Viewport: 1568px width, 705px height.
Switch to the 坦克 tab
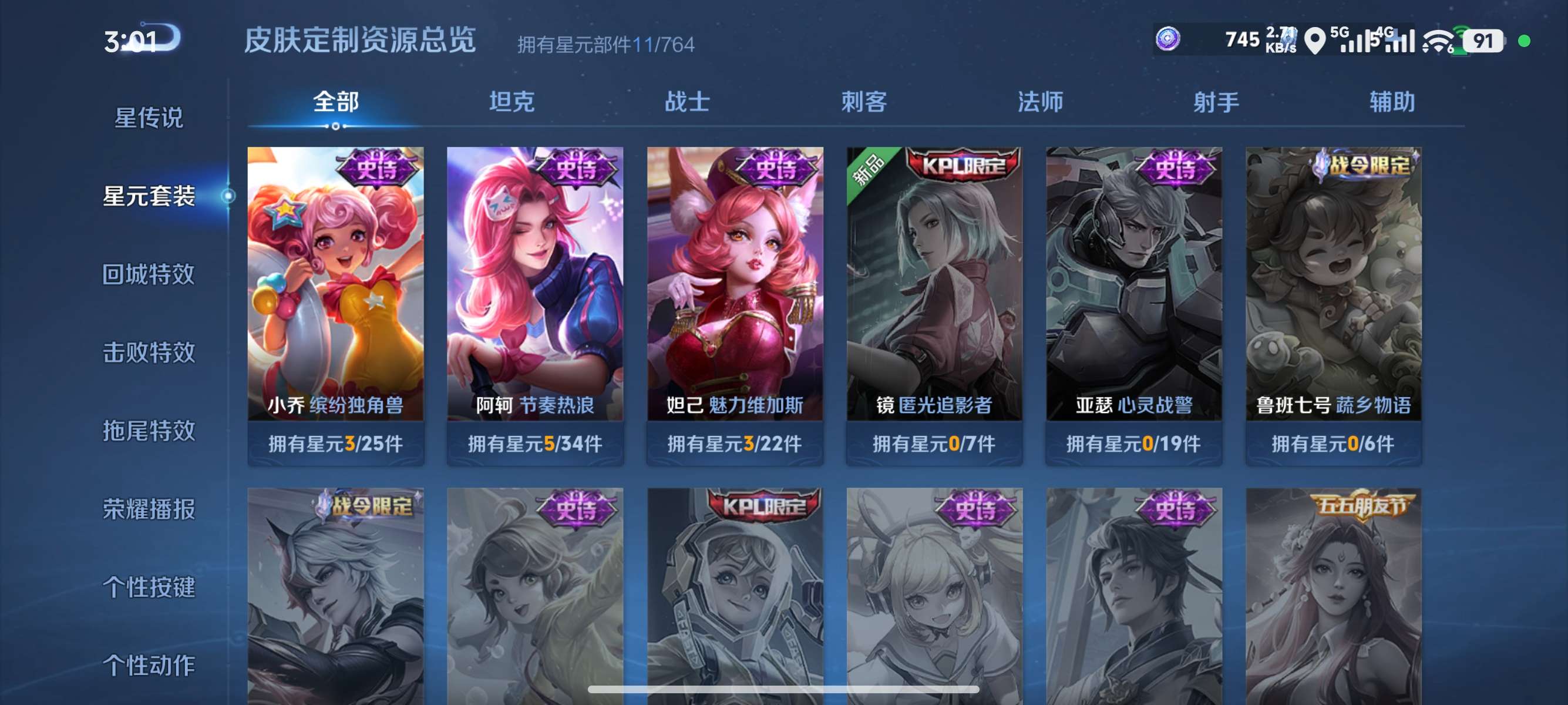pyautogui.click(x=512, y=102)
